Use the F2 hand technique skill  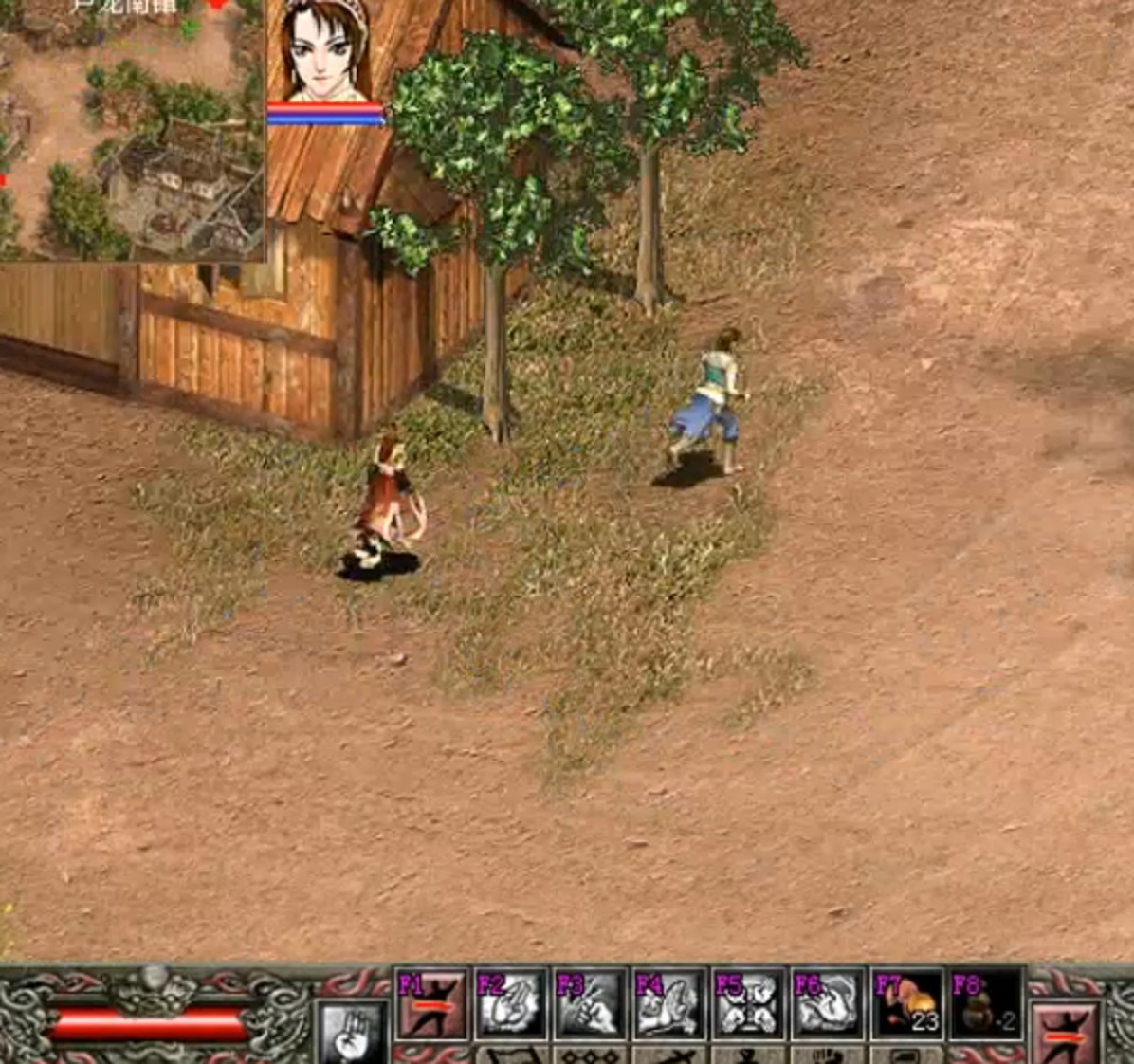(x=510, y=1003)
